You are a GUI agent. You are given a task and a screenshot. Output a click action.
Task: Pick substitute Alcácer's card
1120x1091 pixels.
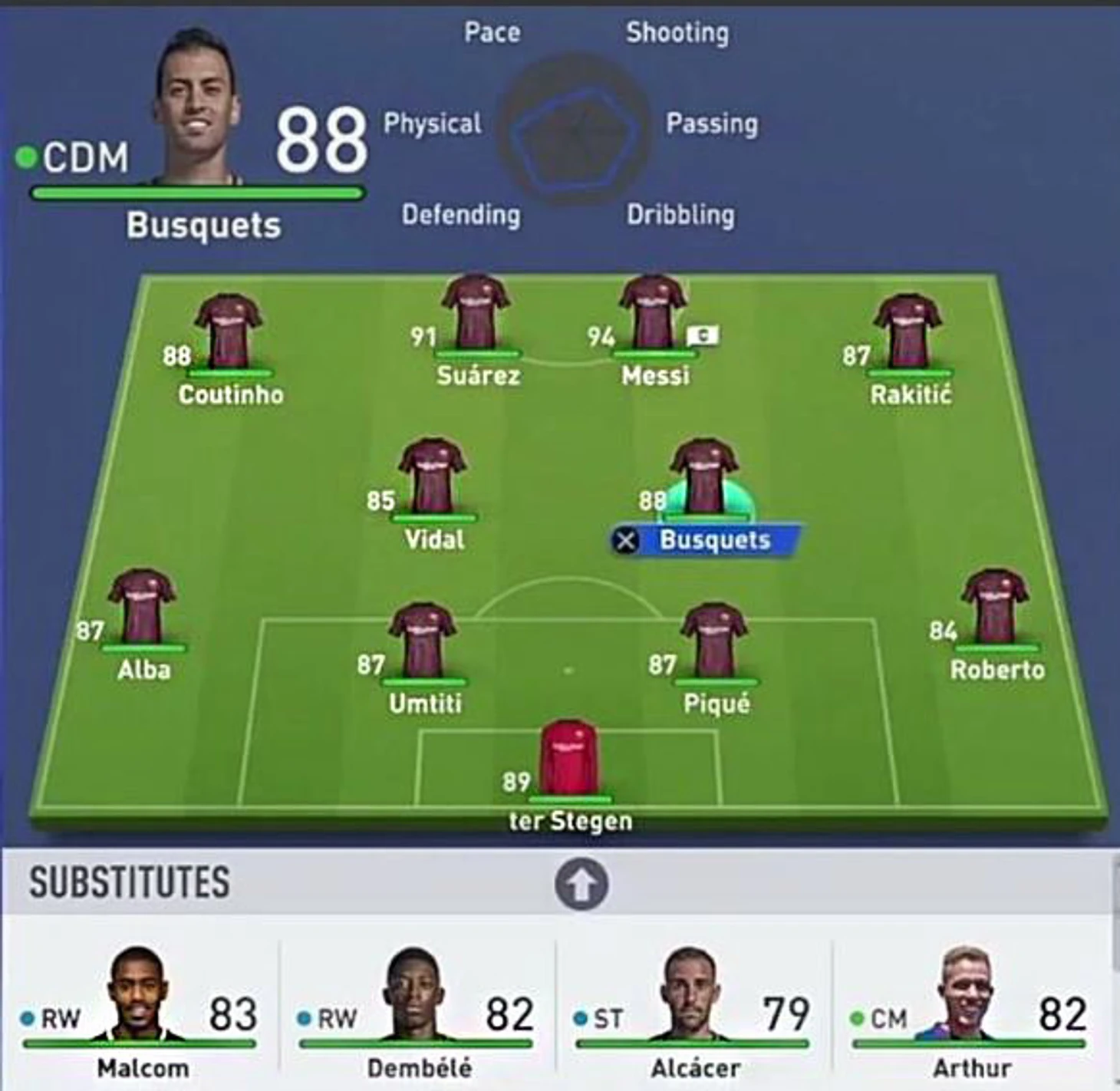pos(693,1013)
